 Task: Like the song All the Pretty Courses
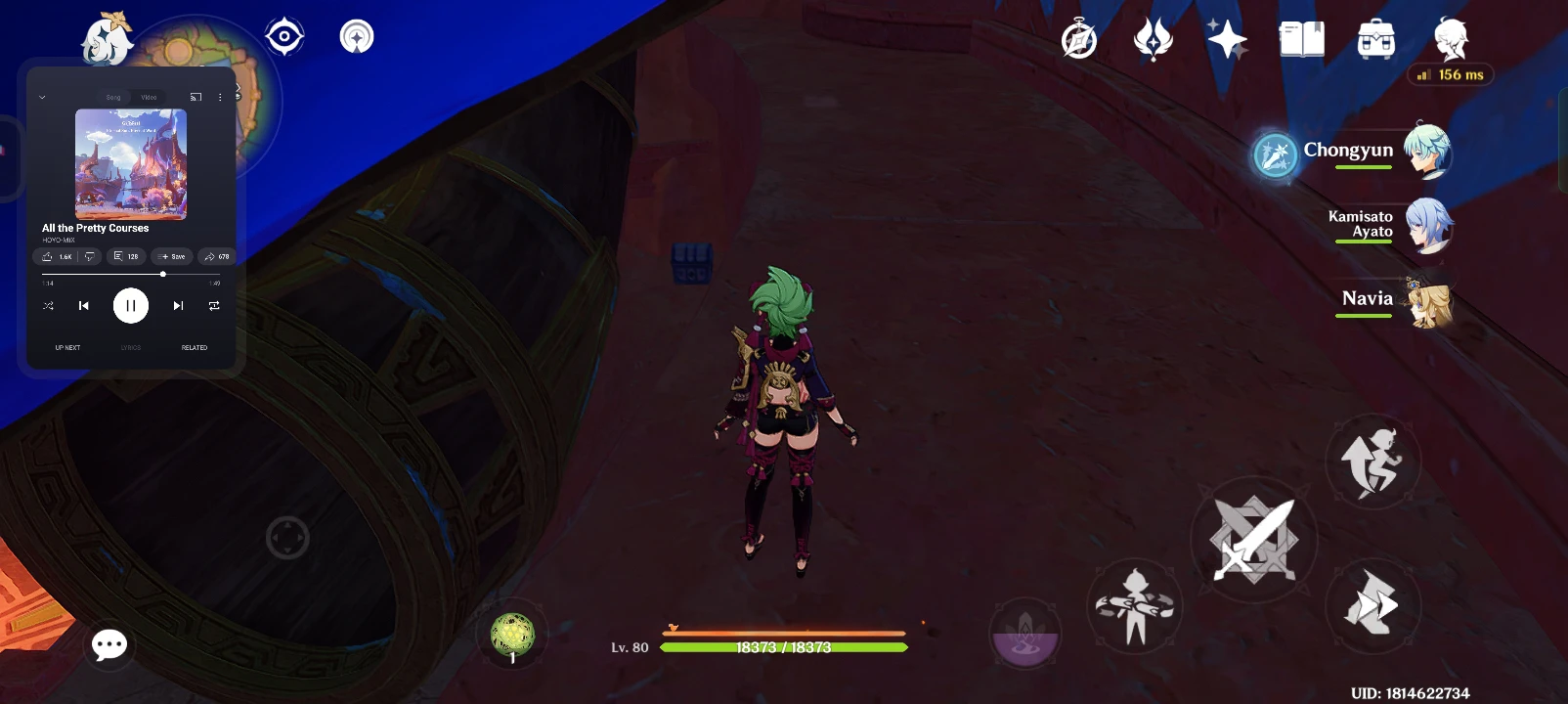coord(47,255)
